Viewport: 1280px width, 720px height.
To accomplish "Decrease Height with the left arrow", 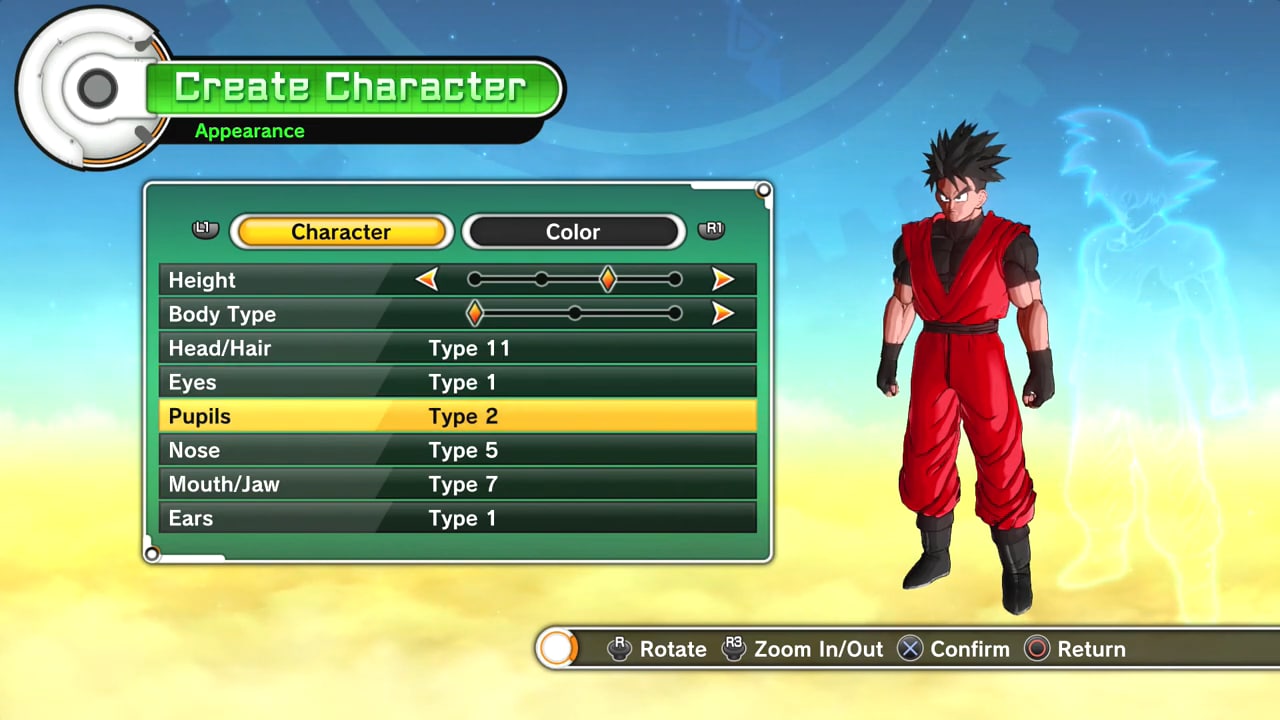I will coord(427,280).
